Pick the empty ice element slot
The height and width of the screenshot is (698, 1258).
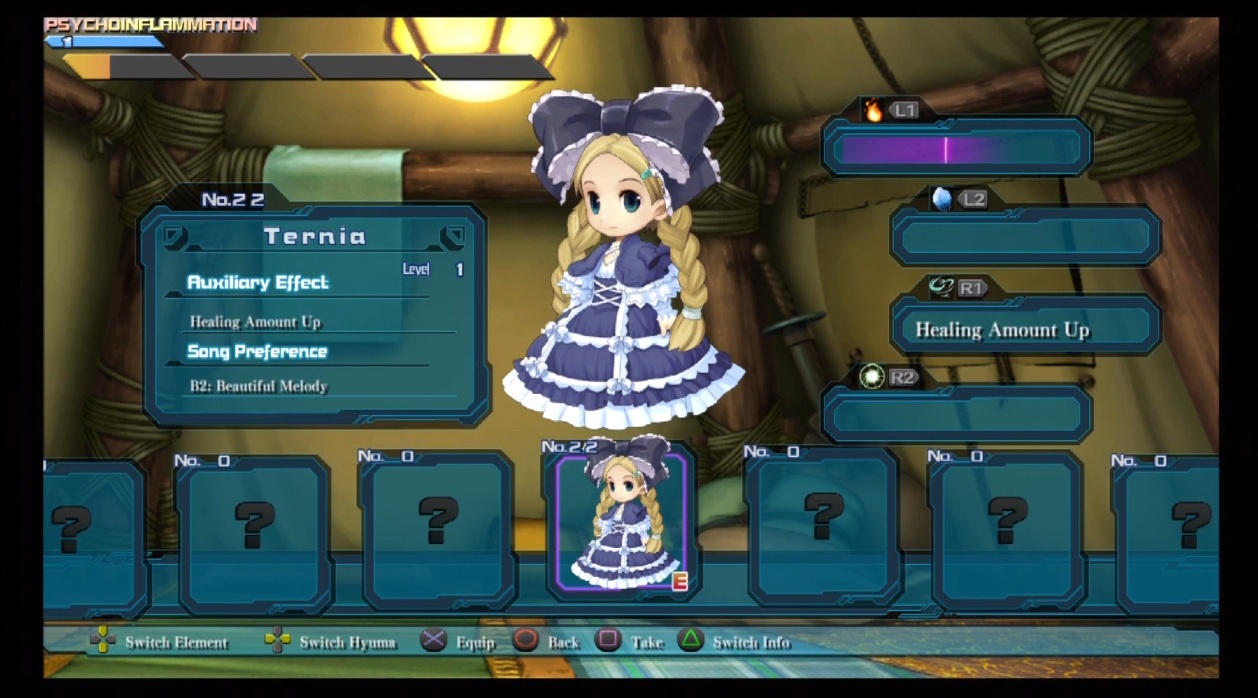[x=1025, y=237]
